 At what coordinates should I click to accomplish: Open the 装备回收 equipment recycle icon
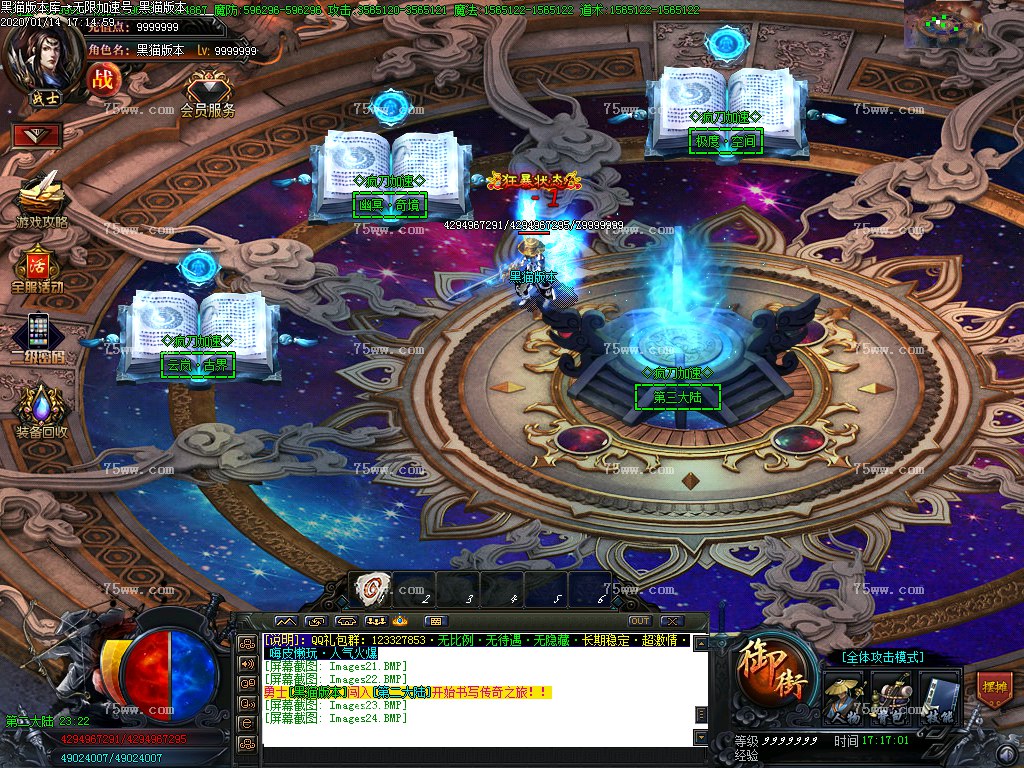pos(41,409)
